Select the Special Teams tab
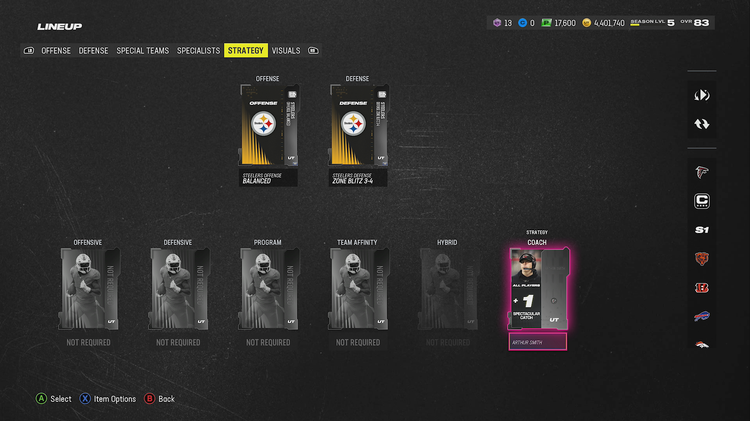 pyautogui.click(x=143, y=50)
